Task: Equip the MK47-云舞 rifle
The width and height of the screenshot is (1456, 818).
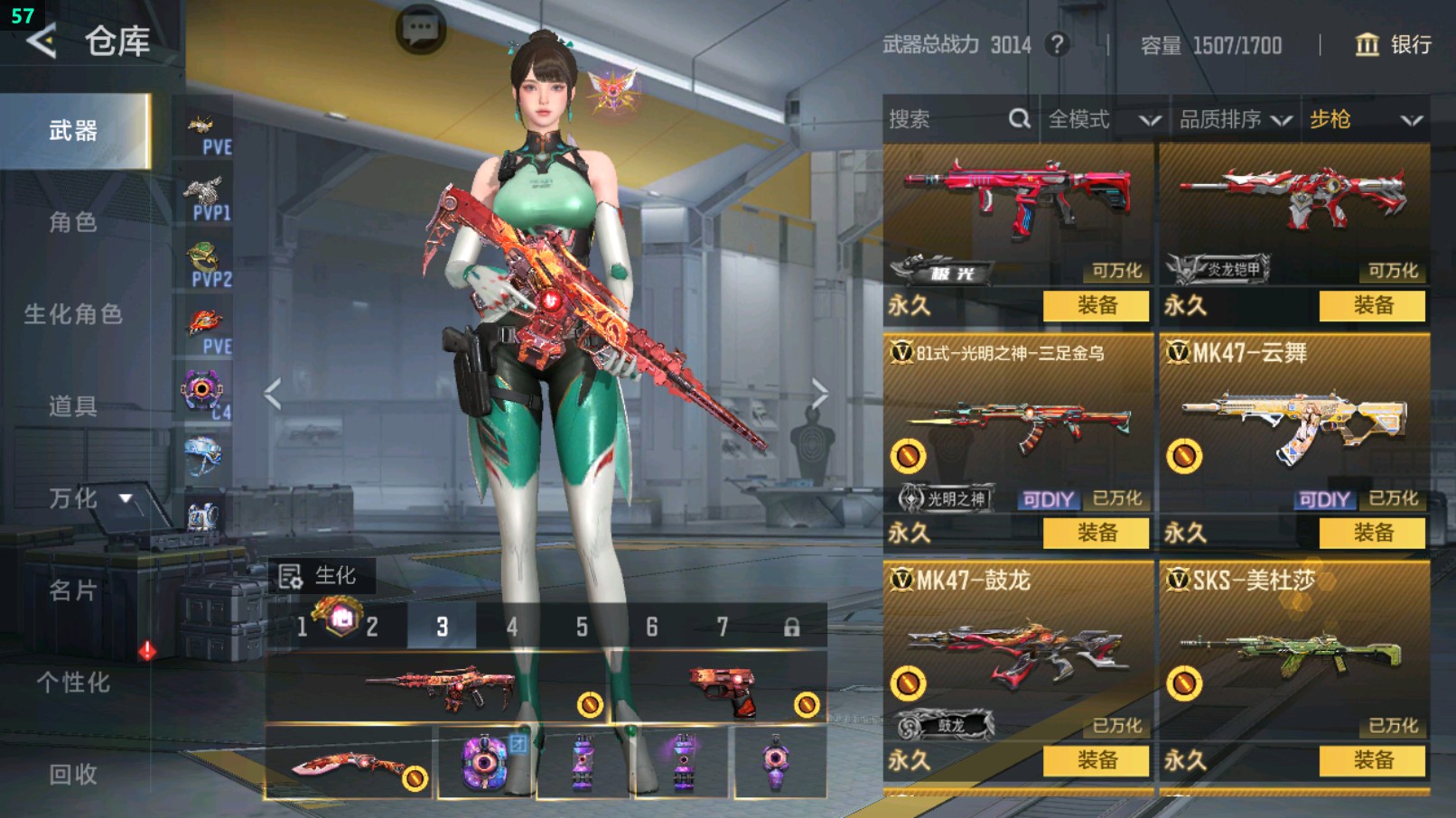Action: coord(1372,533)
